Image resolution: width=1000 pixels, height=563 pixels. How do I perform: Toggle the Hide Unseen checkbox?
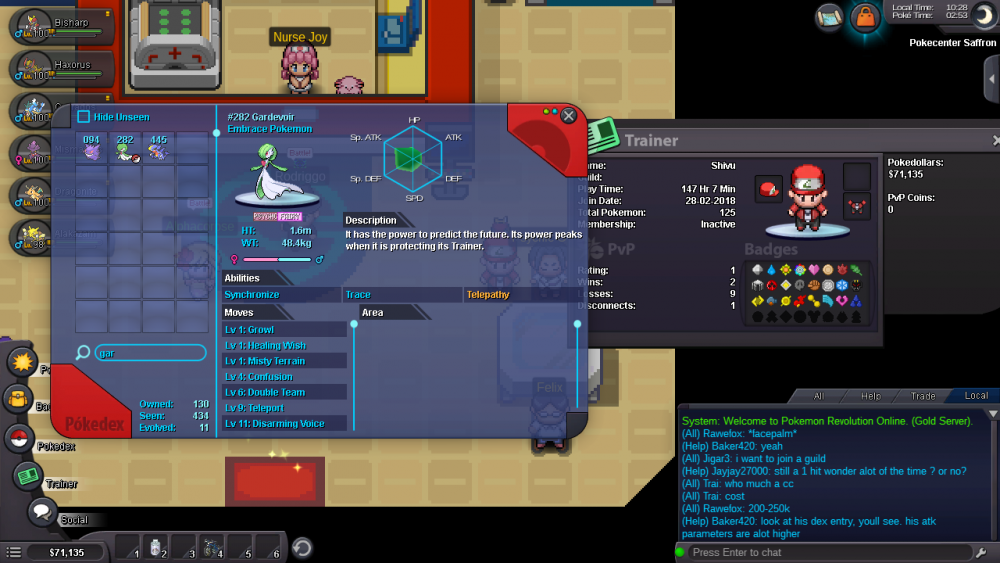[85, 117]
